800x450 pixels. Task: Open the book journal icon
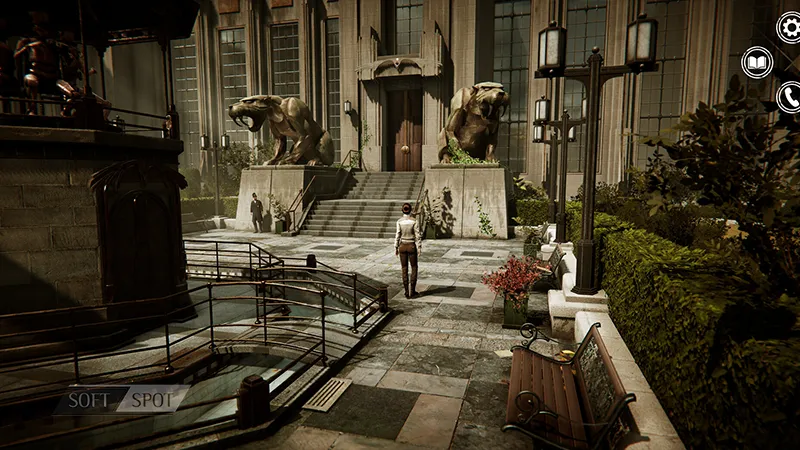coord(757,63)
